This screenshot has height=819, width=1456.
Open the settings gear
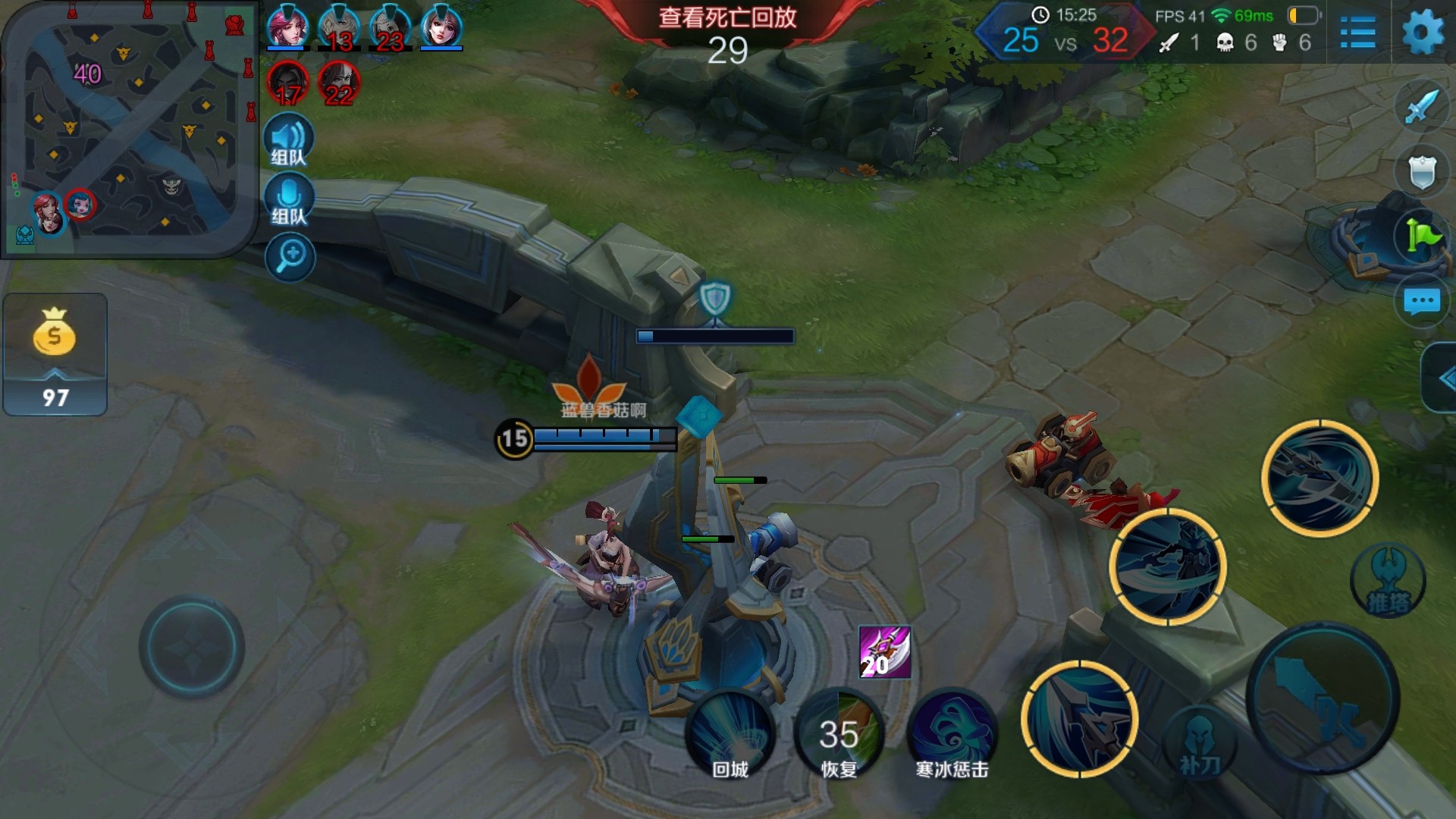1423,33
